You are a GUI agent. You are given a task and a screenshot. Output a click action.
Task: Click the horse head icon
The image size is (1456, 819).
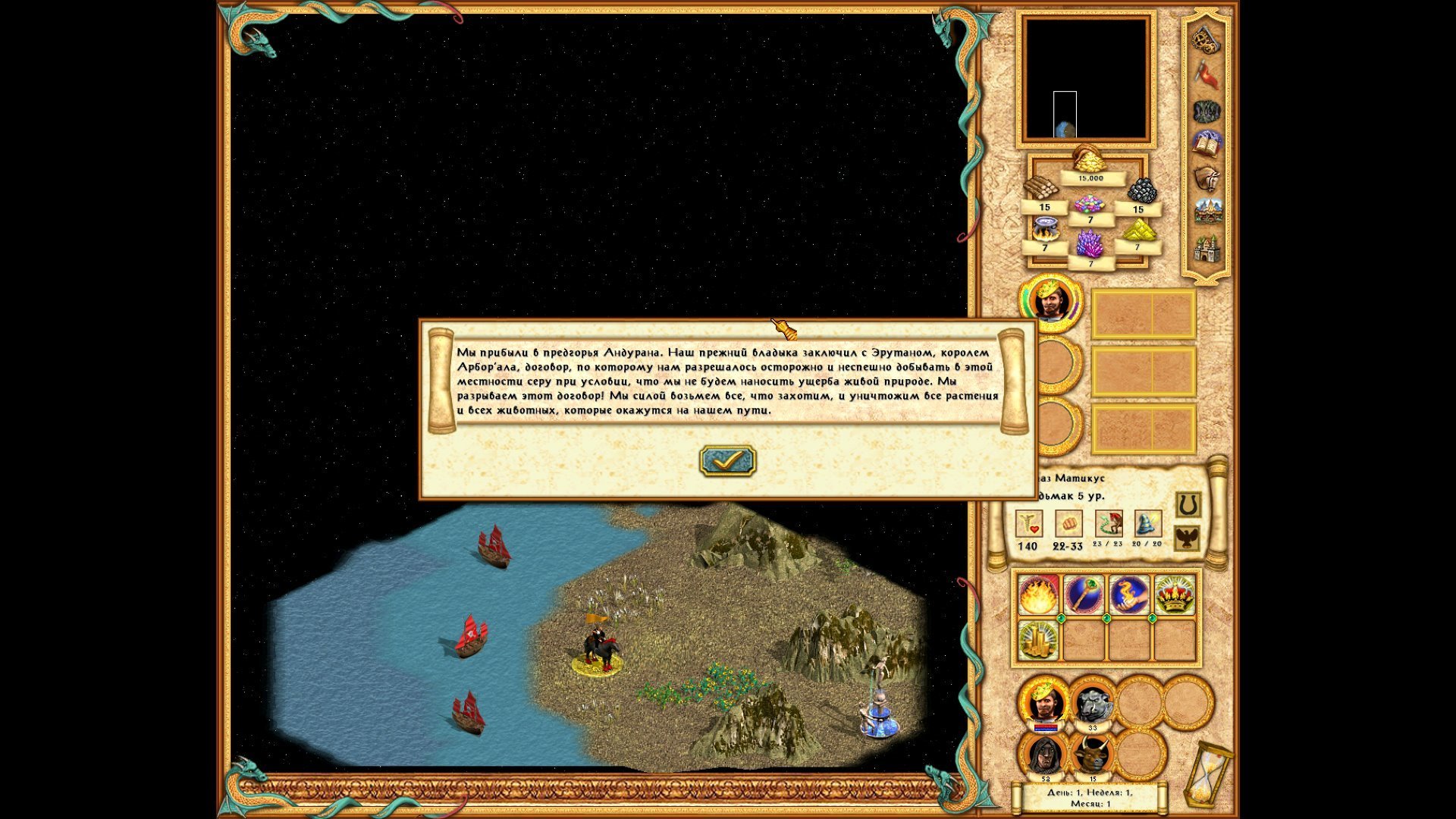tap(1207, 178)
